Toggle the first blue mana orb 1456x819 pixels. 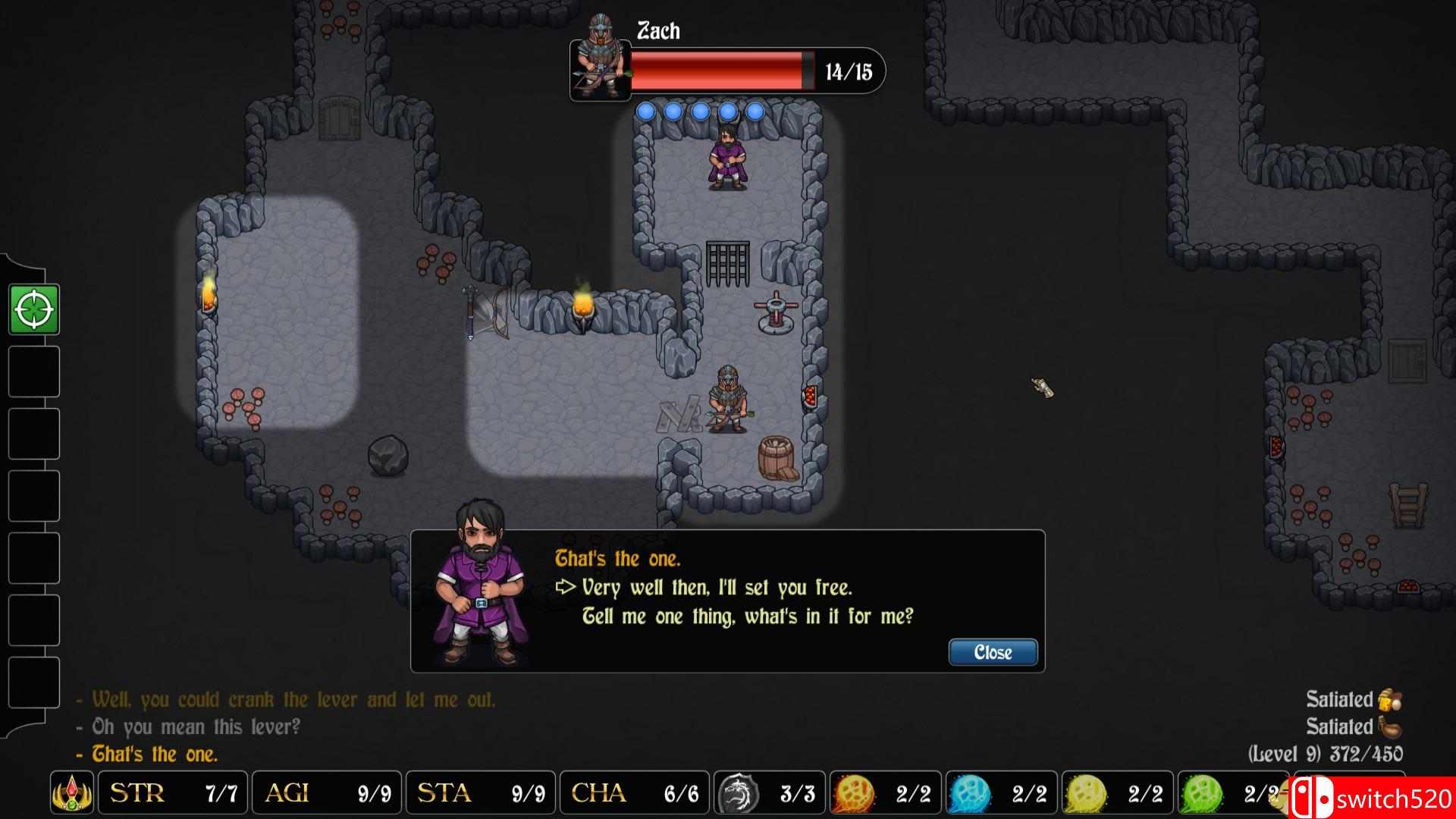[x=646, y=112]
